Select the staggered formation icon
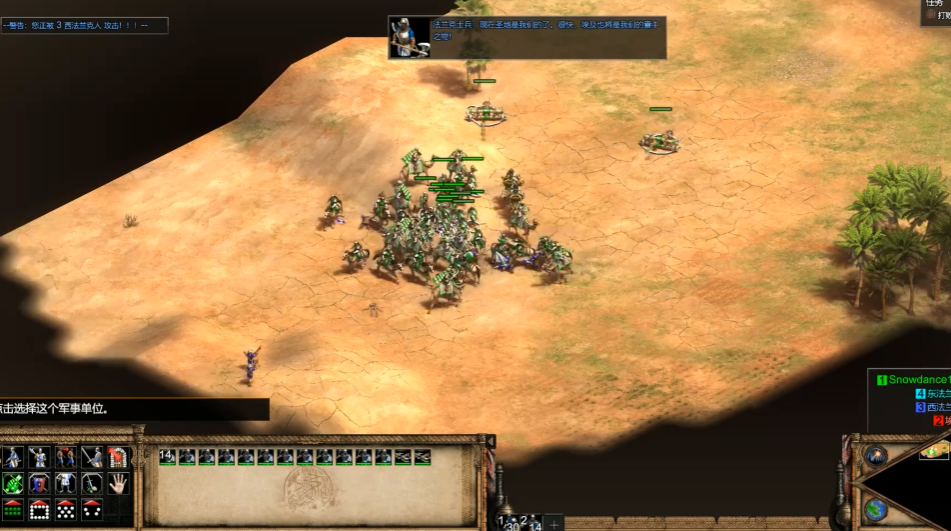This screenshot has width=951, height=531. pyautogui.click(x=65, y=509)
